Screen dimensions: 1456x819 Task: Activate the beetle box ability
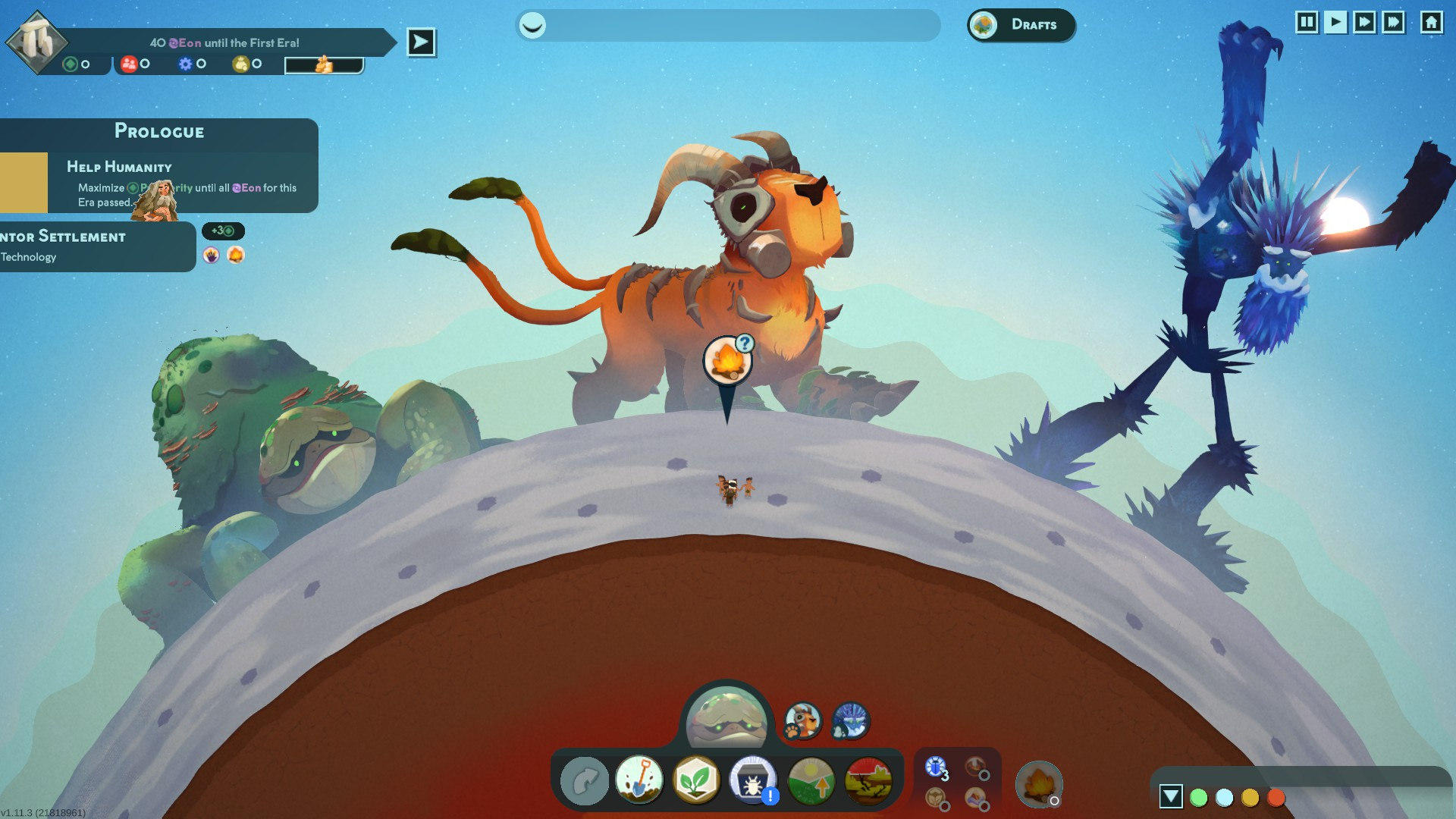[752, 780]
